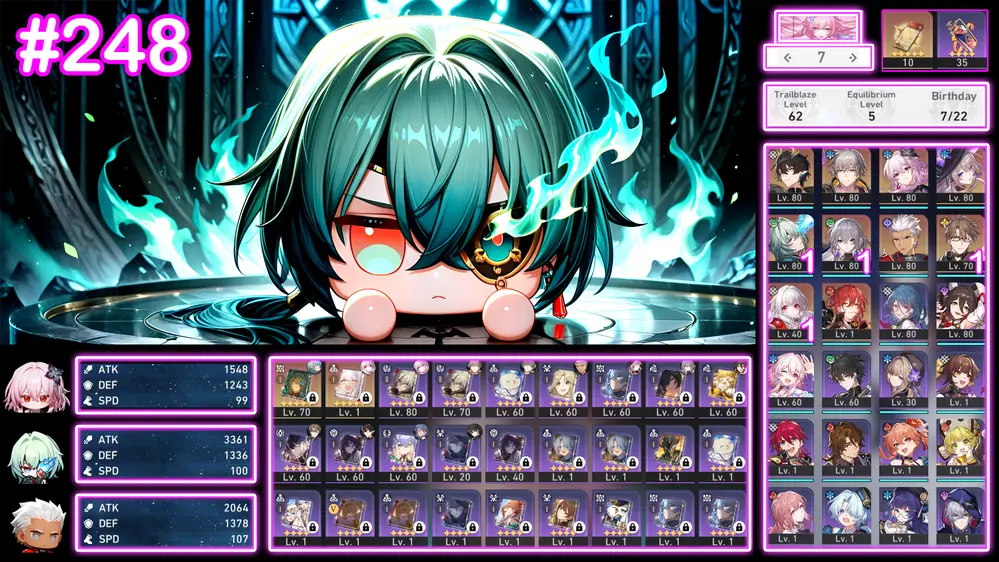Click the right arrow beside the number 7
Screen dimensions: 999x562
tap(853, 58)
